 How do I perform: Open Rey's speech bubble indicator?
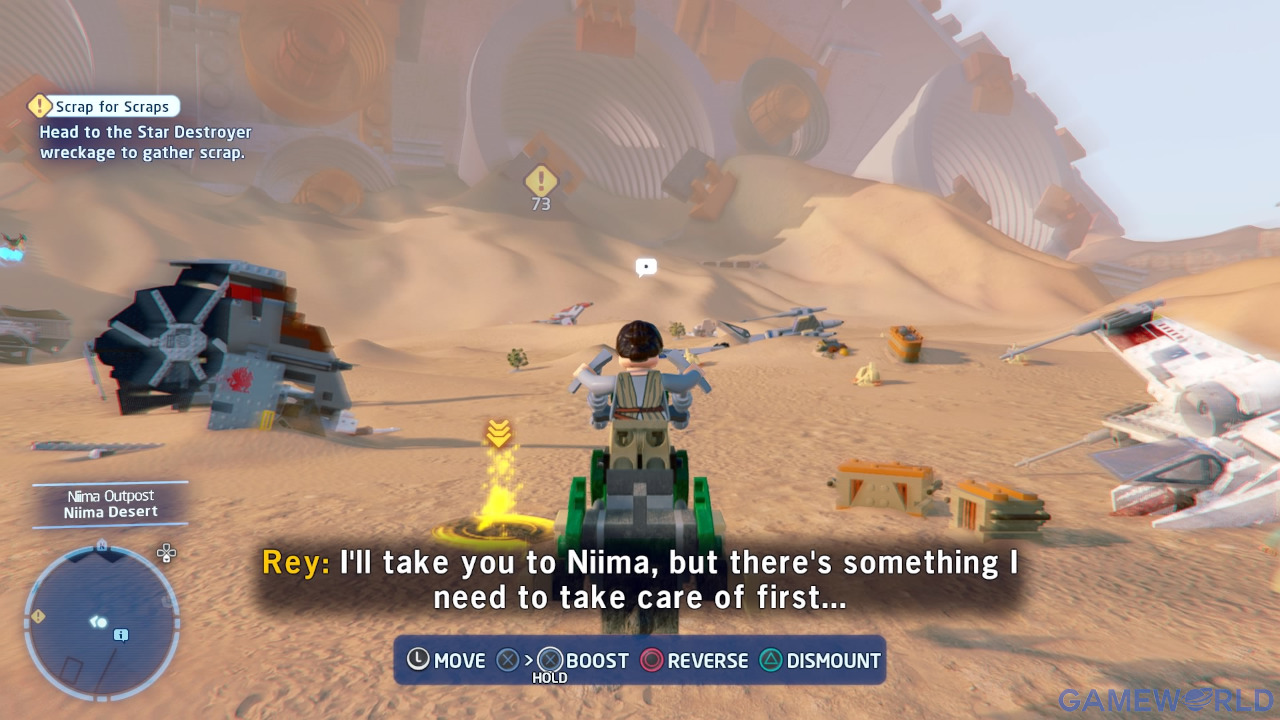(646, 266)
